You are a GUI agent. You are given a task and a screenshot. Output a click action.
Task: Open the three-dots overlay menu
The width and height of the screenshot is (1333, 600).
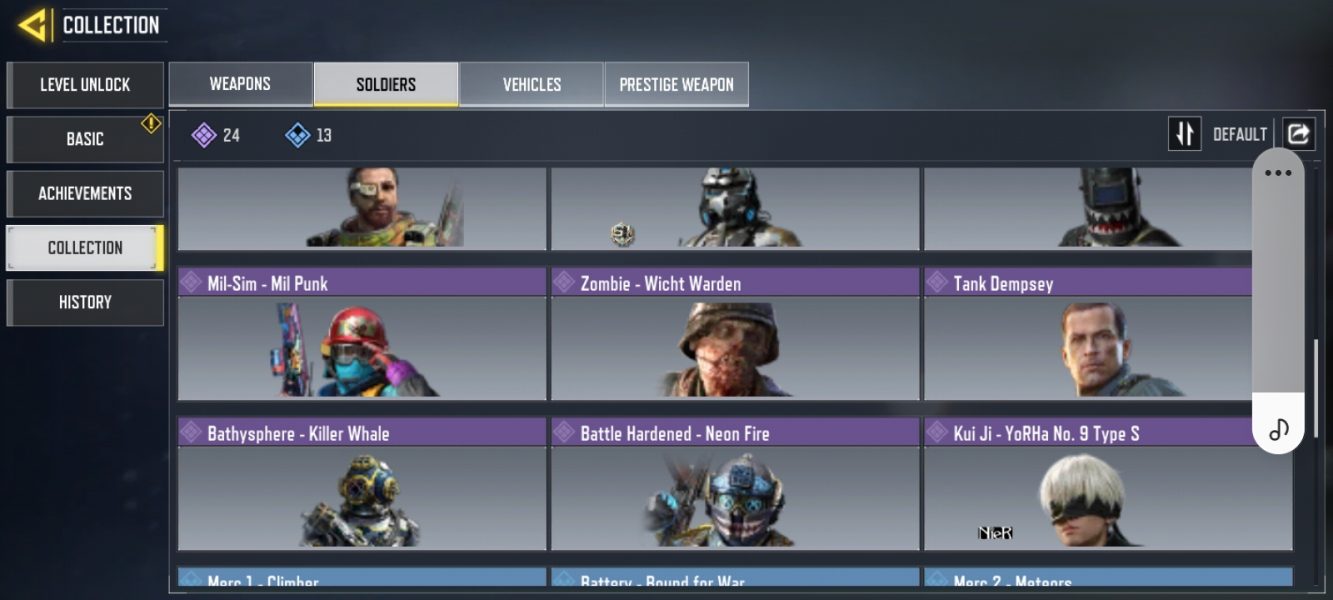point(1278,173)
